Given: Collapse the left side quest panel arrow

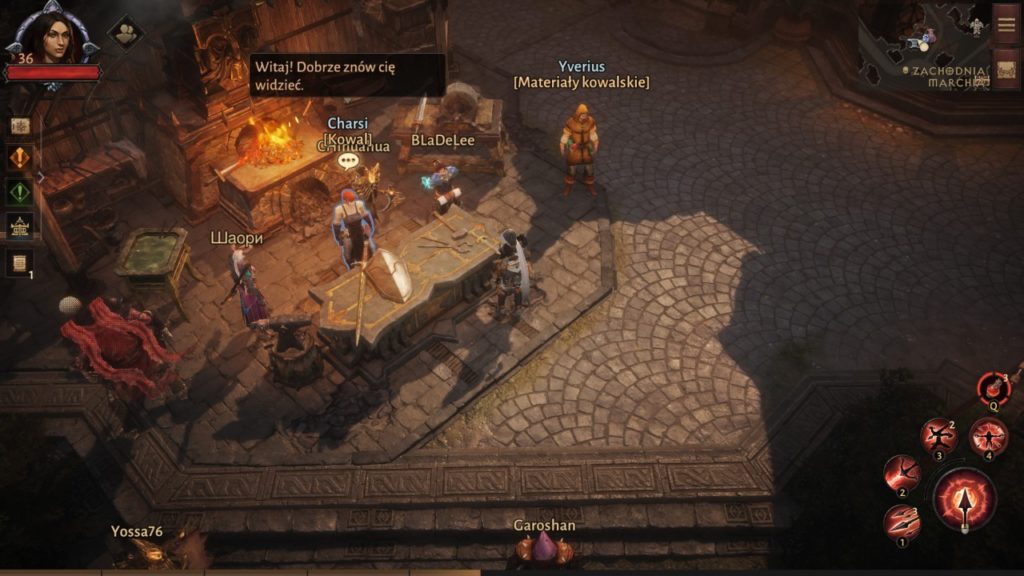Looking at the screenshot, I should tap(41, 177).
